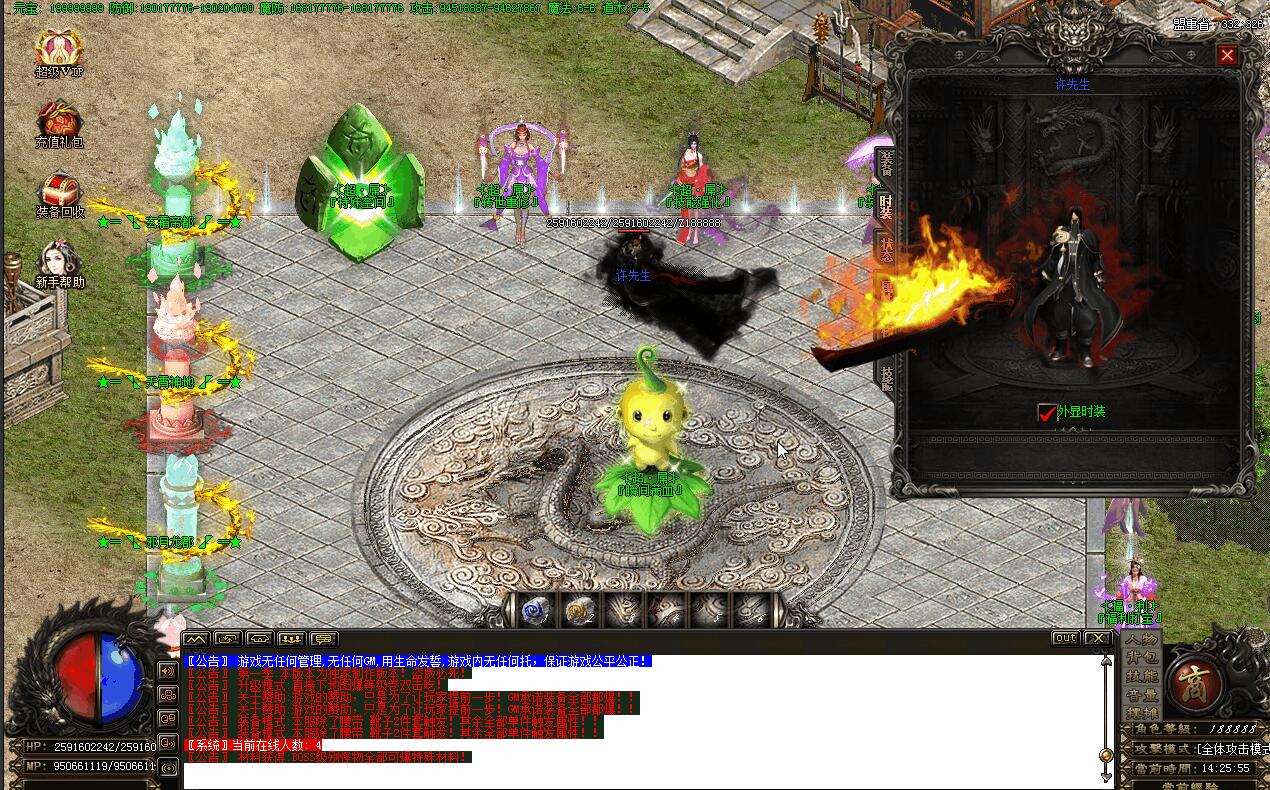Open the 人物 character menu
This screenshot has width=1270, height=790.
[x=1141, y=639]
